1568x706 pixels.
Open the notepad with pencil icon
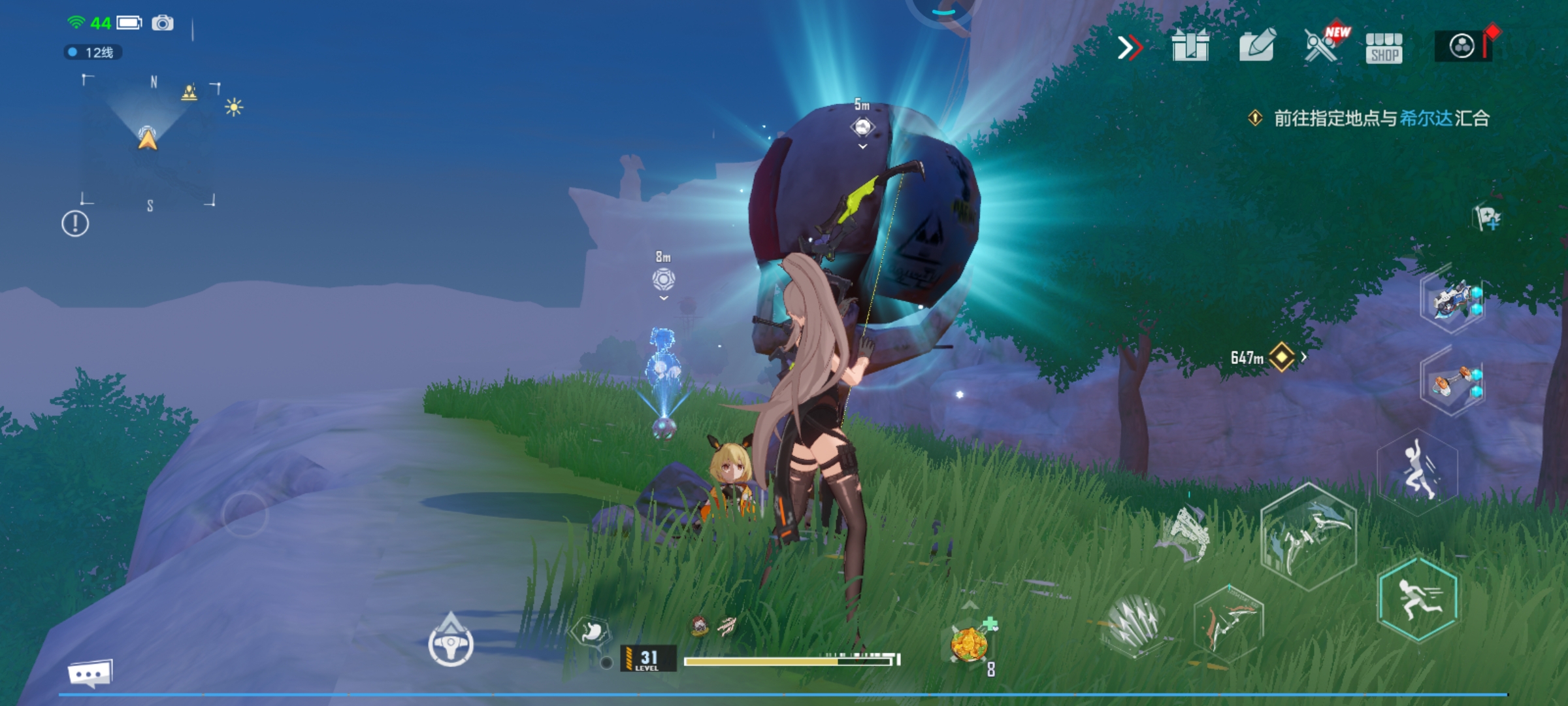1257,46
